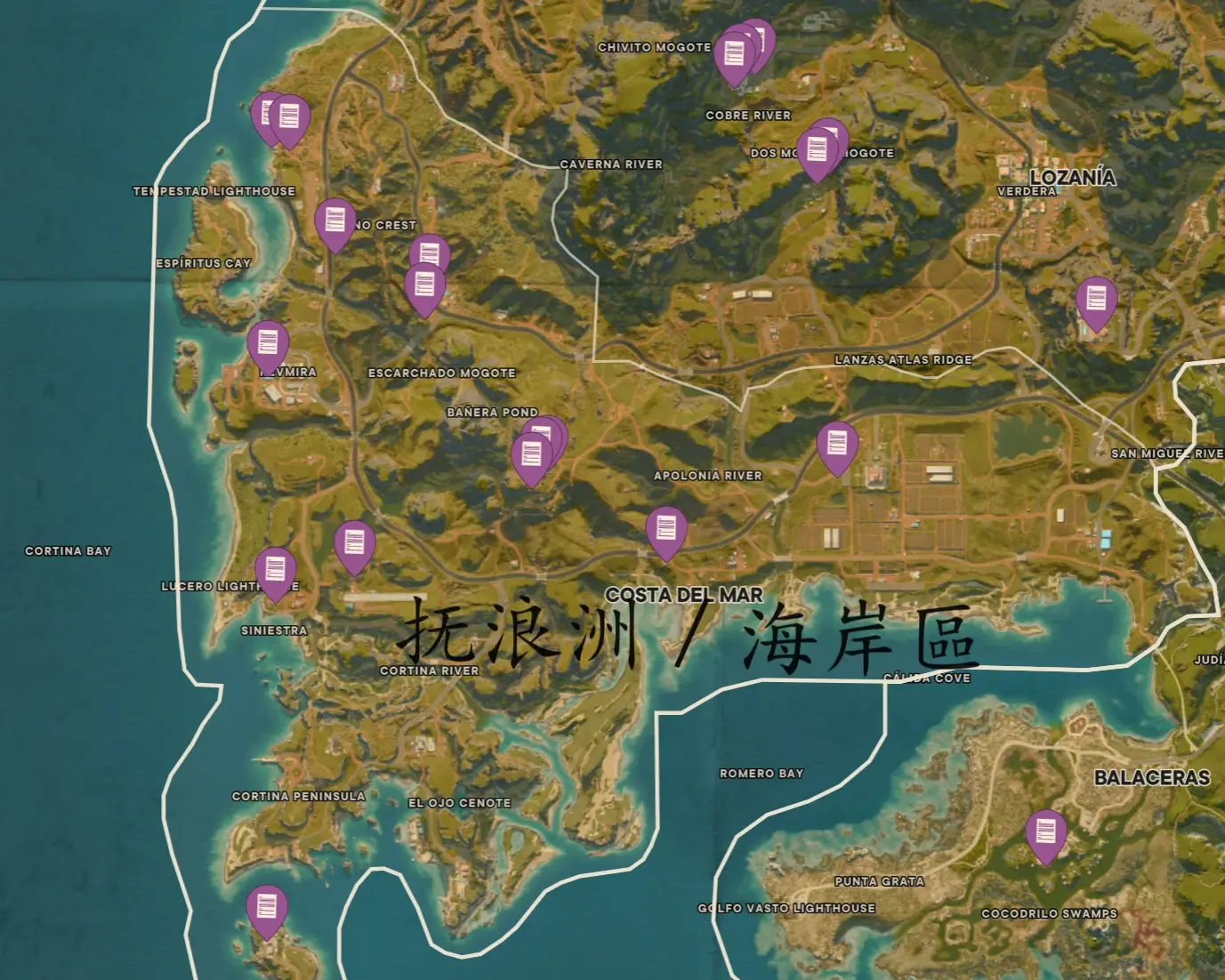Viewport: 1225px width, 980px height.
Task: Click the Chinese map title text
Action: (x=689, y=636)
